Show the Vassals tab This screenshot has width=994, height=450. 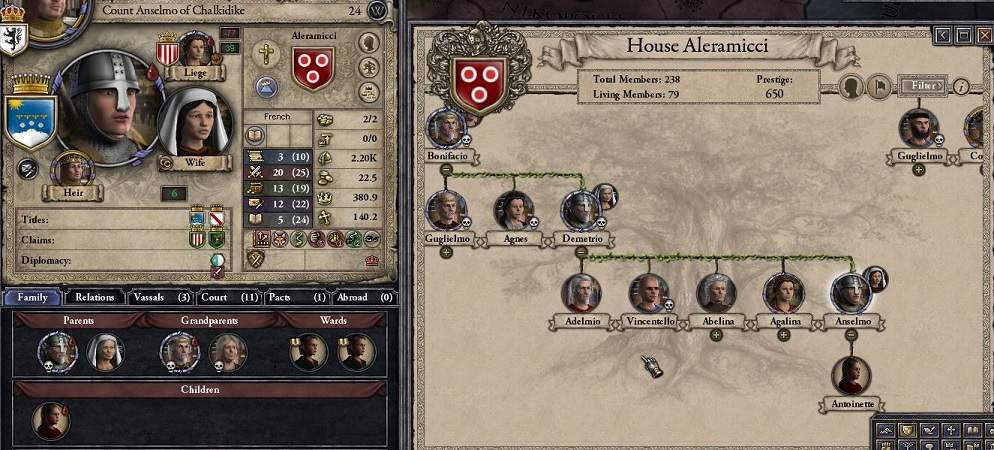(x=160, y=297)
